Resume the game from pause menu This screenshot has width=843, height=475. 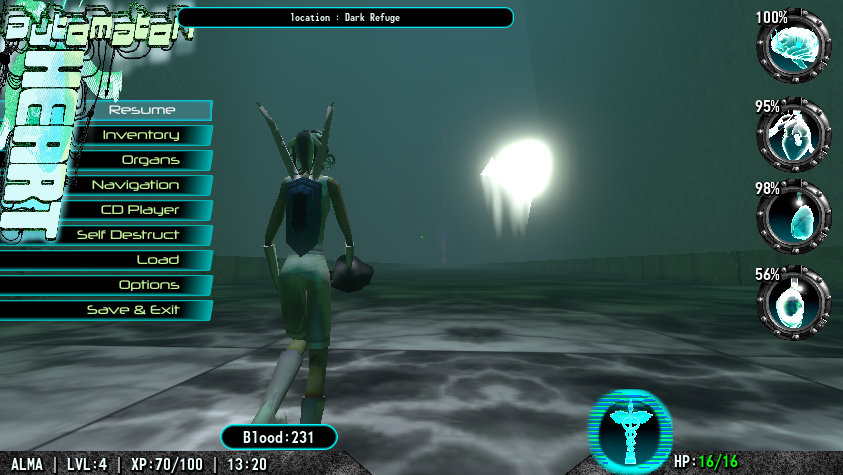[x=142, y=110]
